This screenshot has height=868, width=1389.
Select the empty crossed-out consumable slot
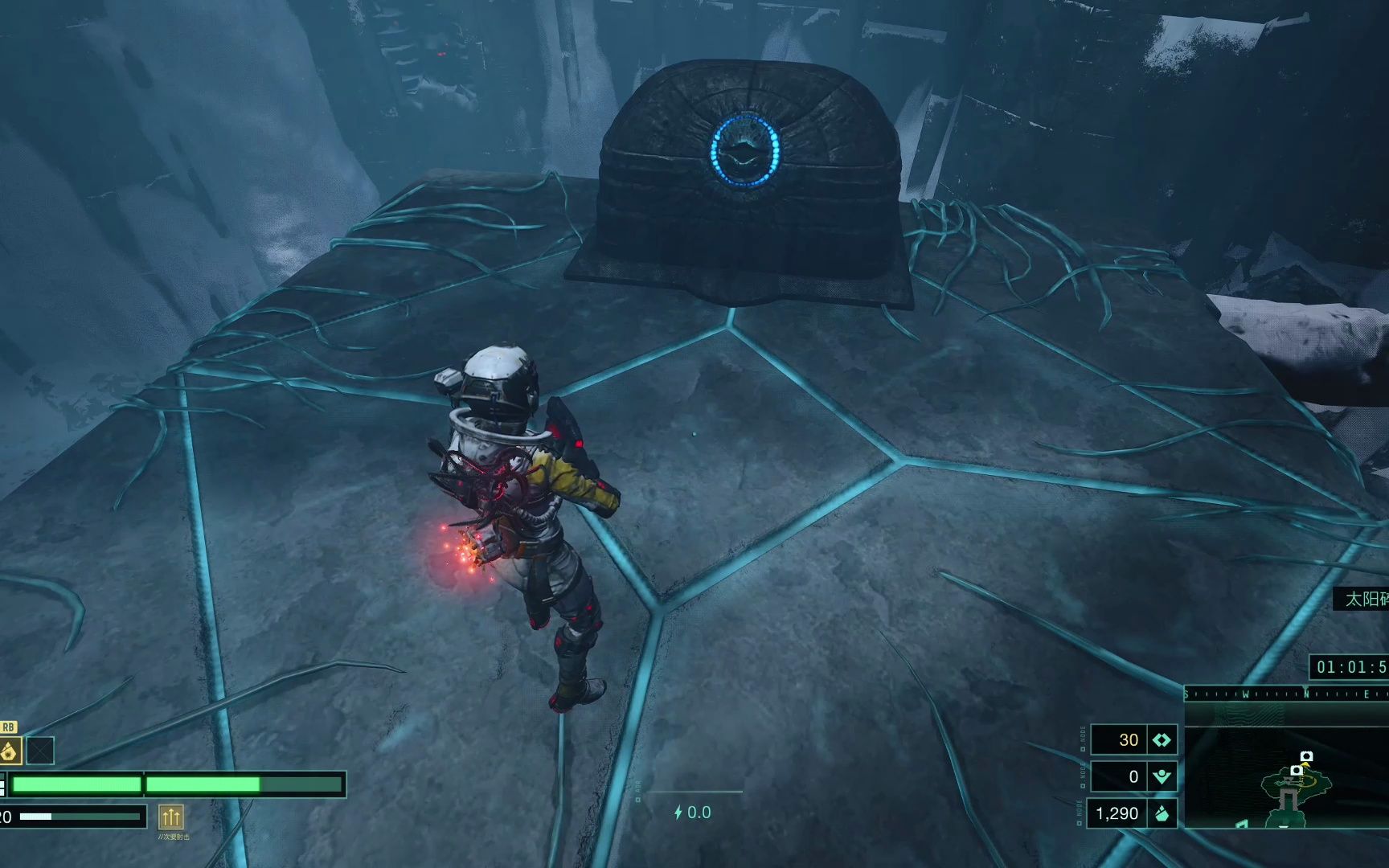[40, 751]
